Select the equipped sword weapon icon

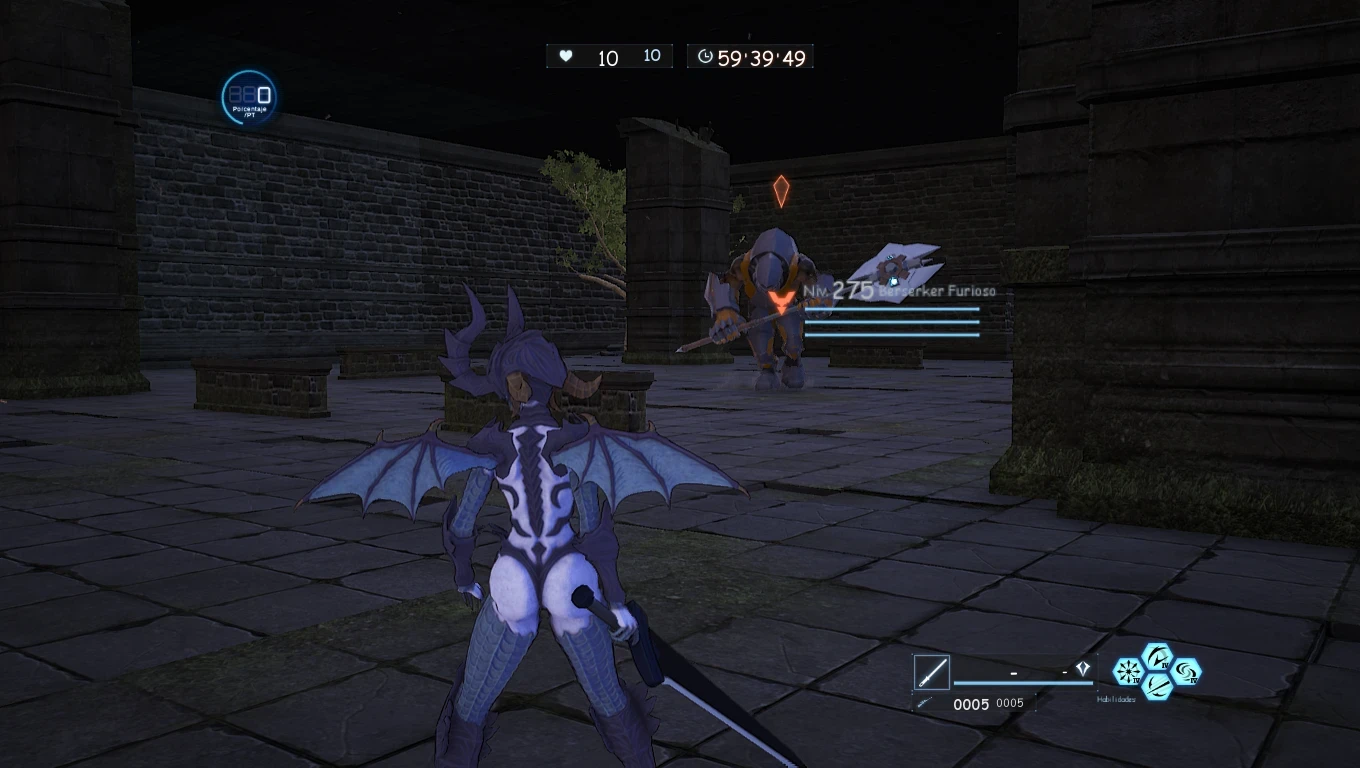click(931, 672)
